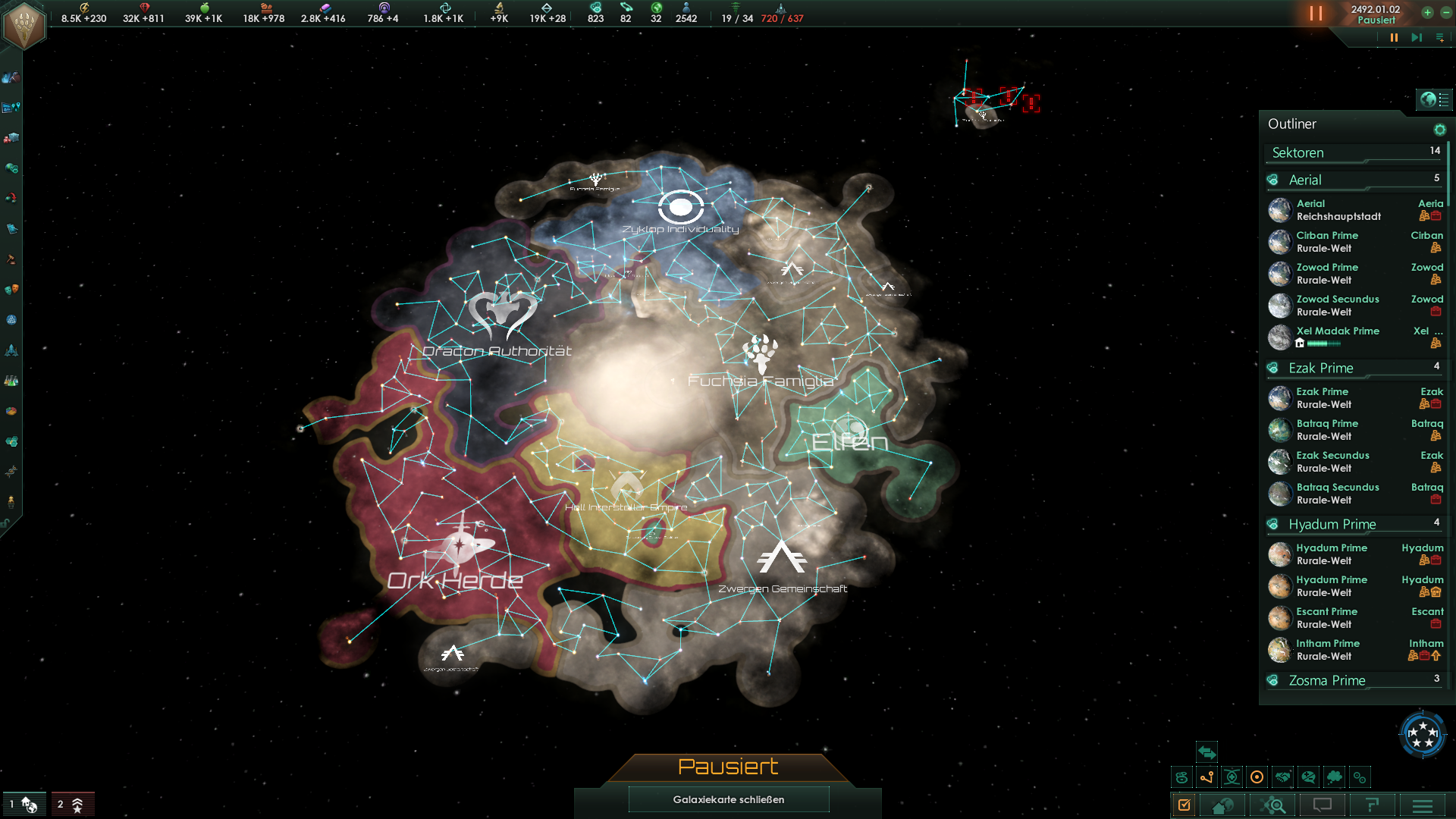The width and height of the screenshot is (1456, 819).
Task: Close the galaxy map with Galaxiekarte schließen
Action: (728, 799)
